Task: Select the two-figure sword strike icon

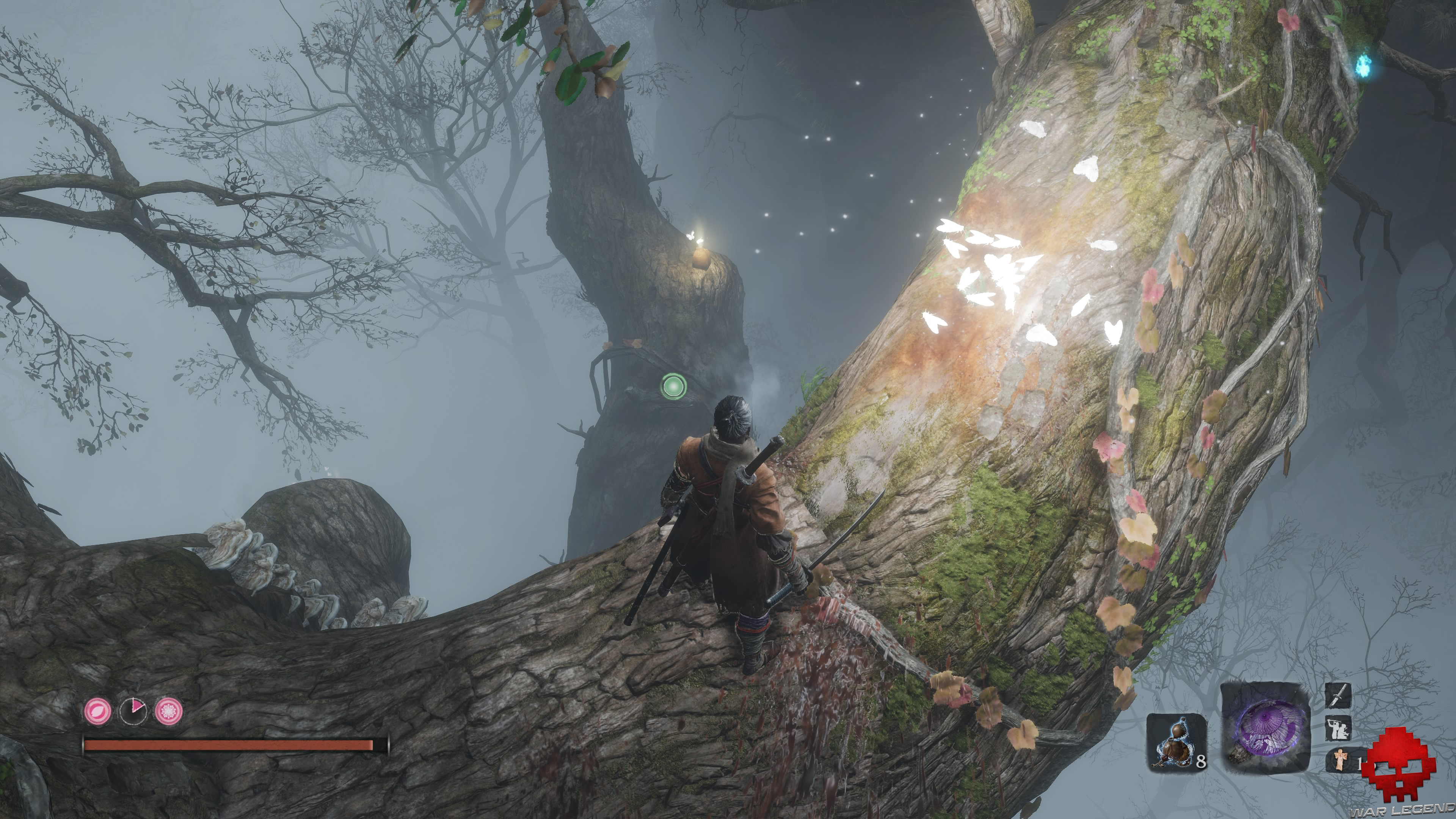Action: coord(1338,728)
